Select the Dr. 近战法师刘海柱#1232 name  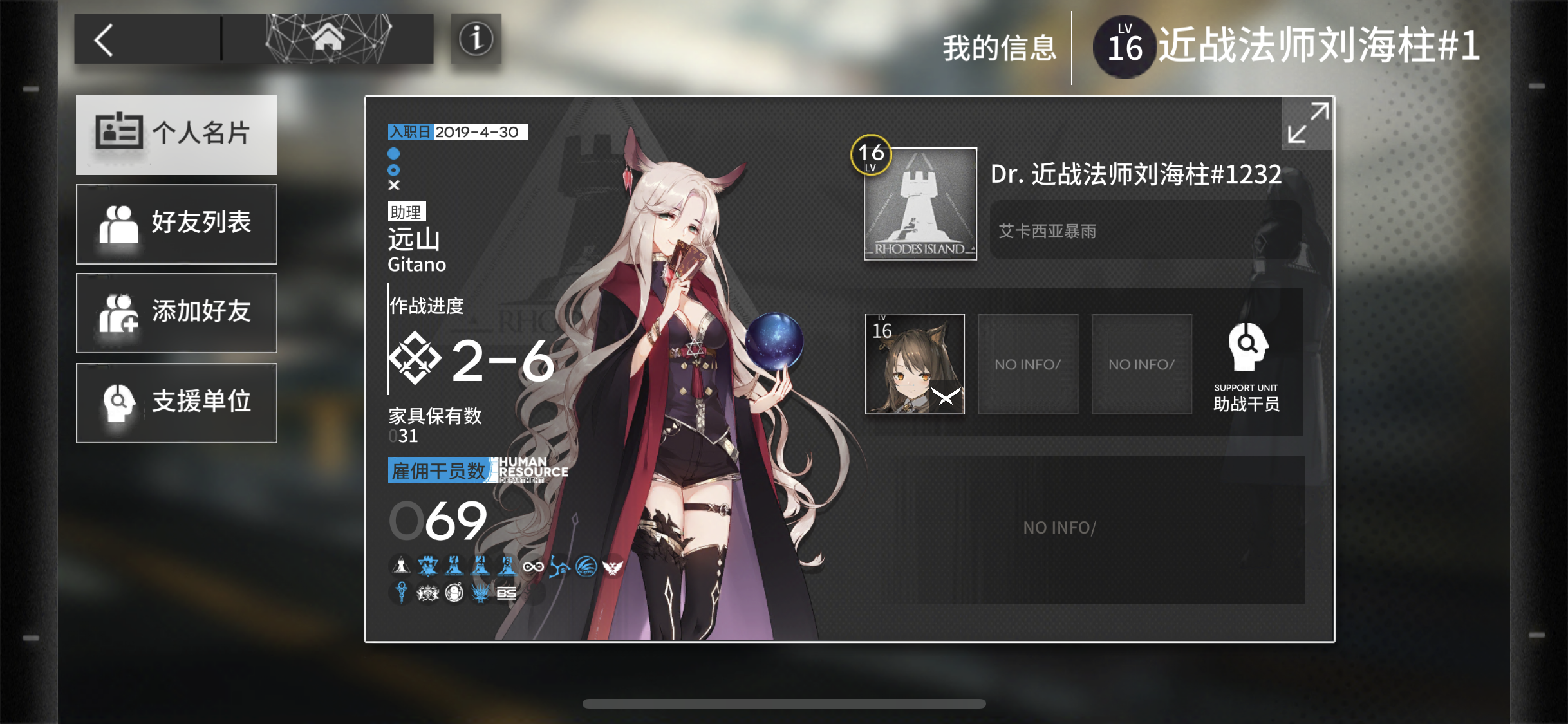point(1136,174)
